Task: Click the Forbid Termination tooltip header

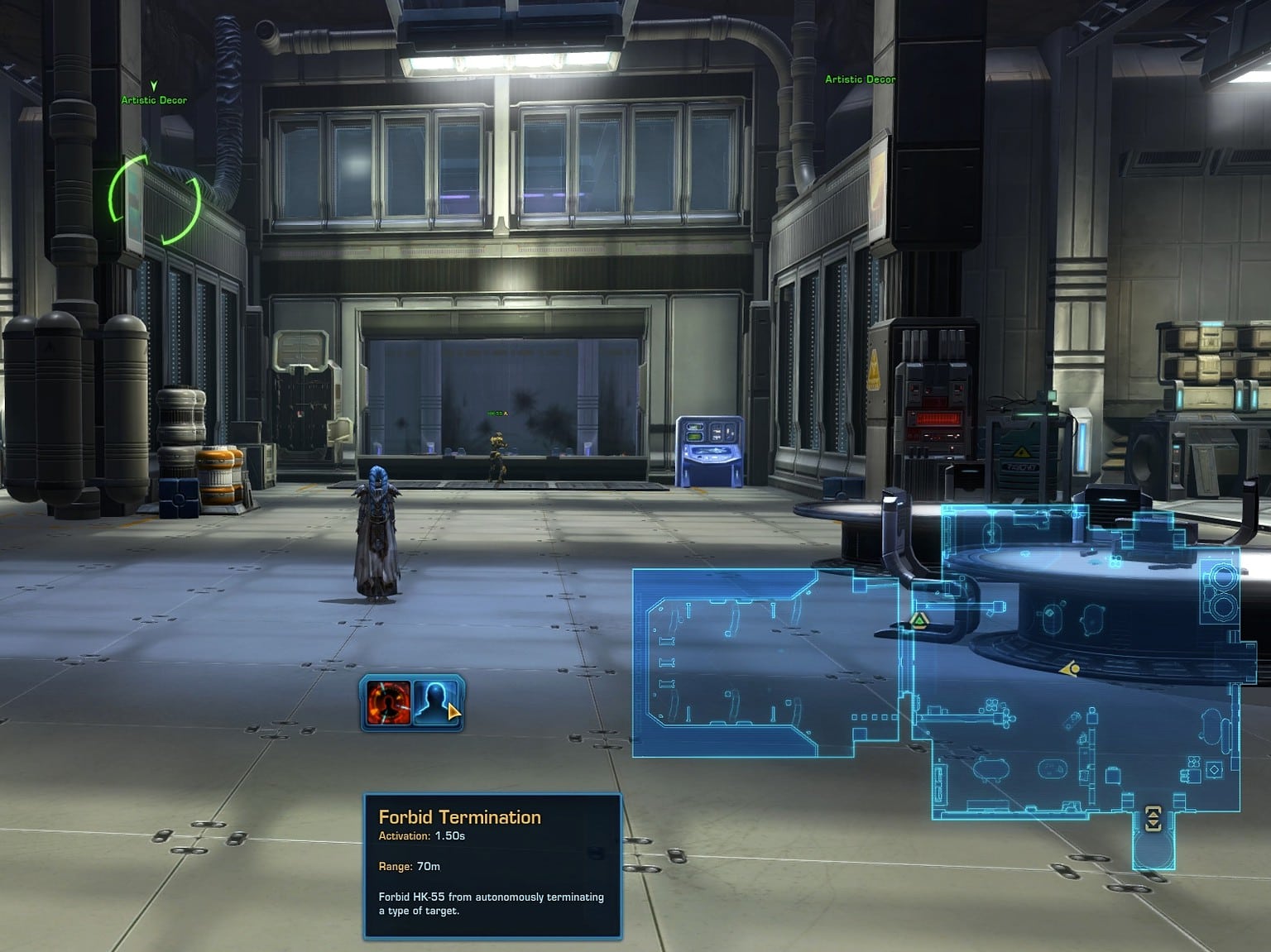Action: click(460, 817)
